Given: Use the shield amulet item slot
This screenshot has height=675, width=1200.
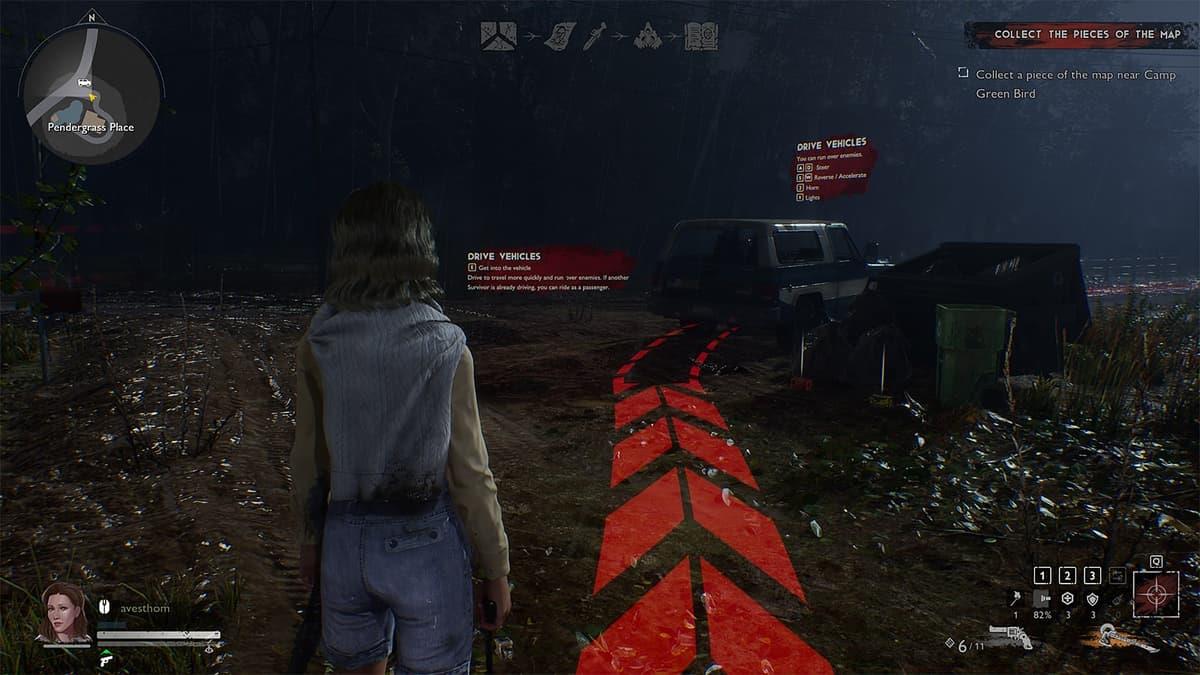Looking at the screenshot, I should [x=1093, y=598].
